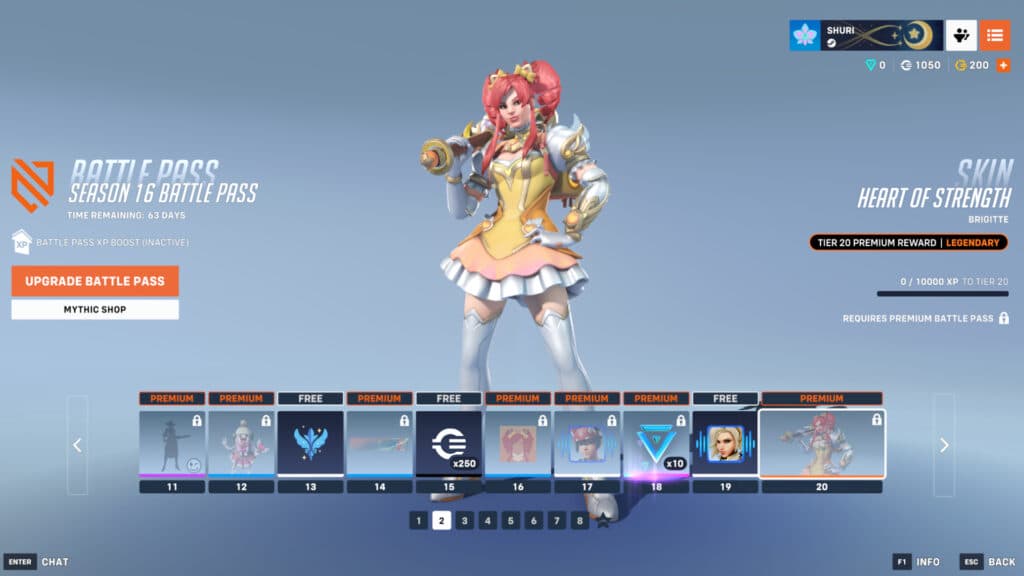Open the orange list menu button

click(994, 35)
